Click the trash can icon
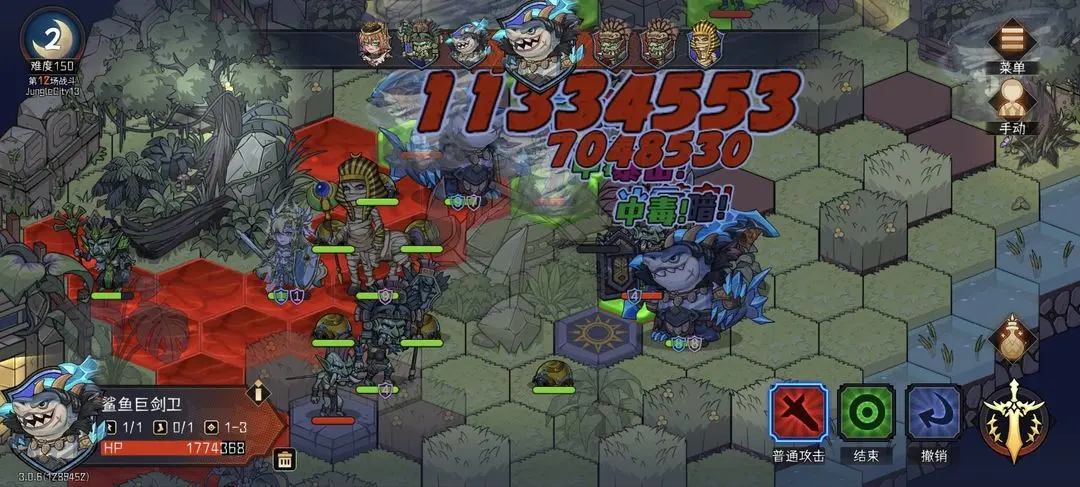 (284, 460)
